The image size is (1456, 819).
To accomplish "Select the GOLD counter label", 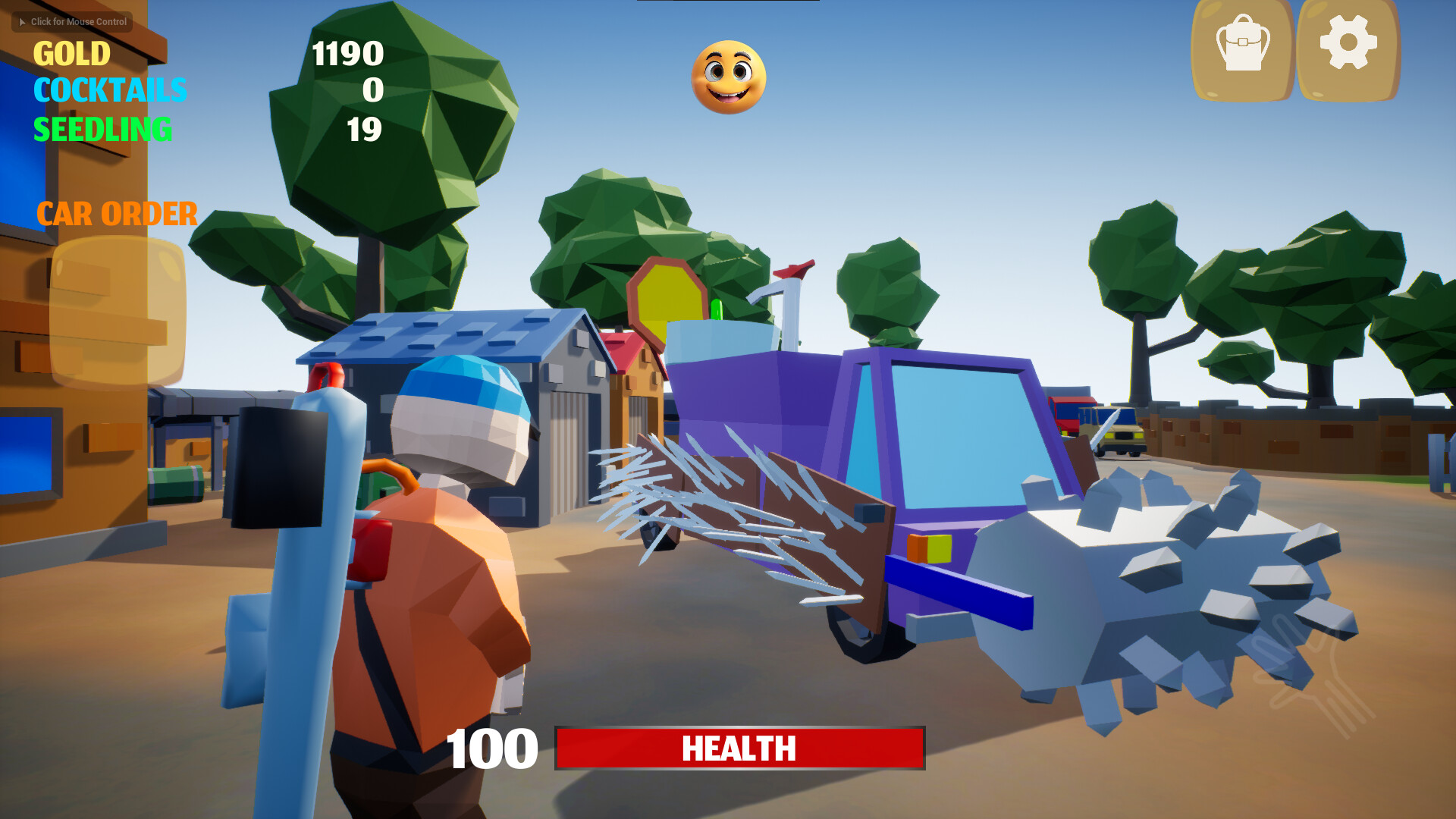I will [x=74, y=55].
